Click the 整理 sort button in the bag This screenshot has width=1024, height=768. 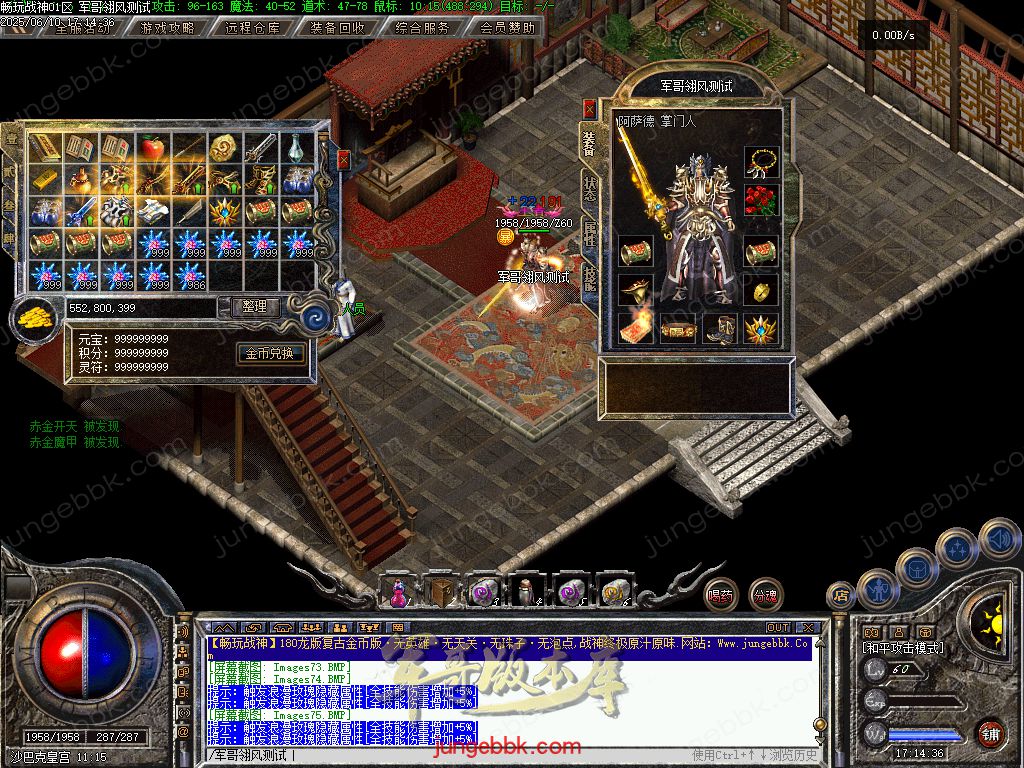[256, 307]
